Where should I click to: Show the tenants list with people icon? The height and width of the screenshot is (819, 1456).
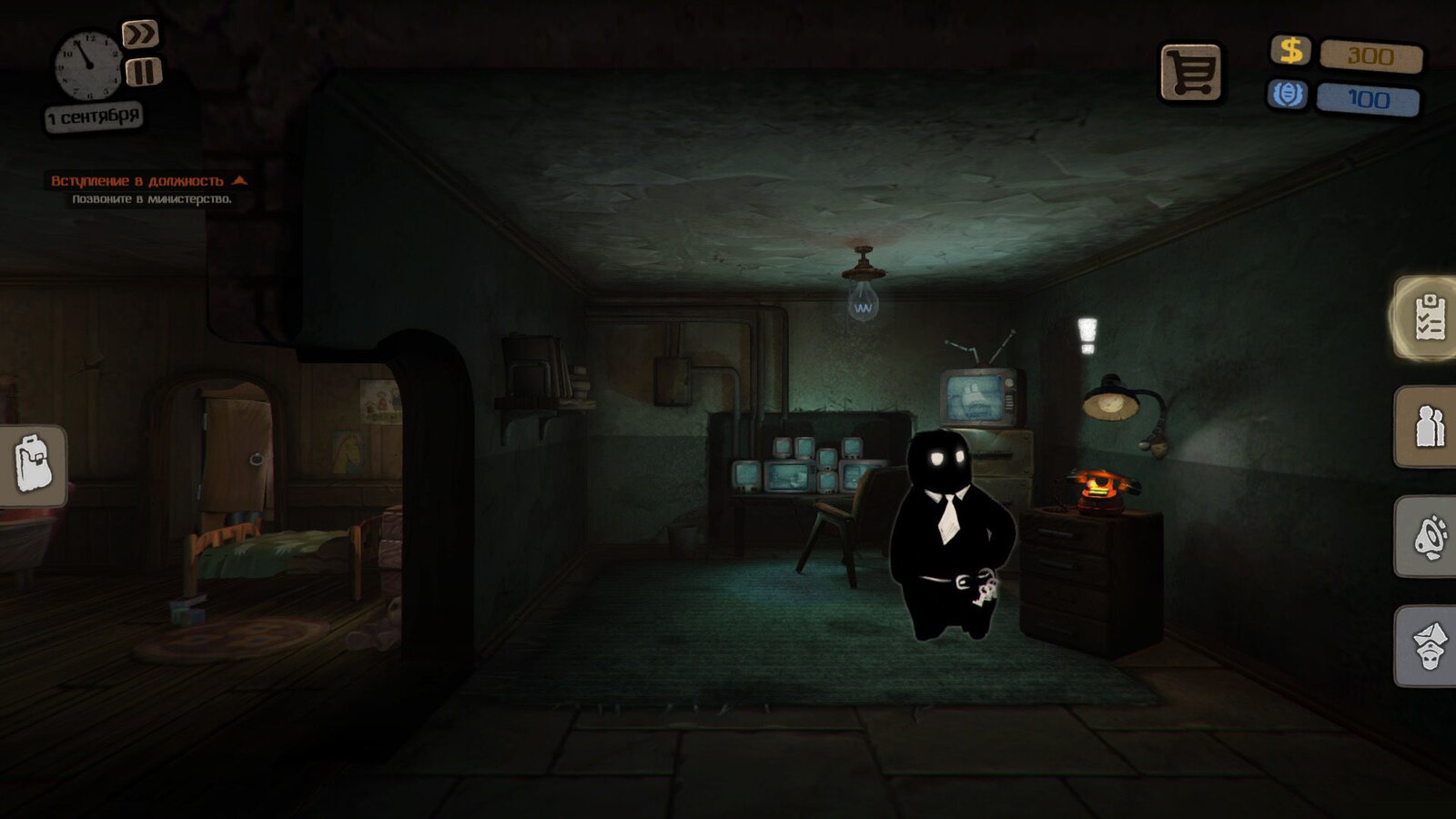(1429, 427)
